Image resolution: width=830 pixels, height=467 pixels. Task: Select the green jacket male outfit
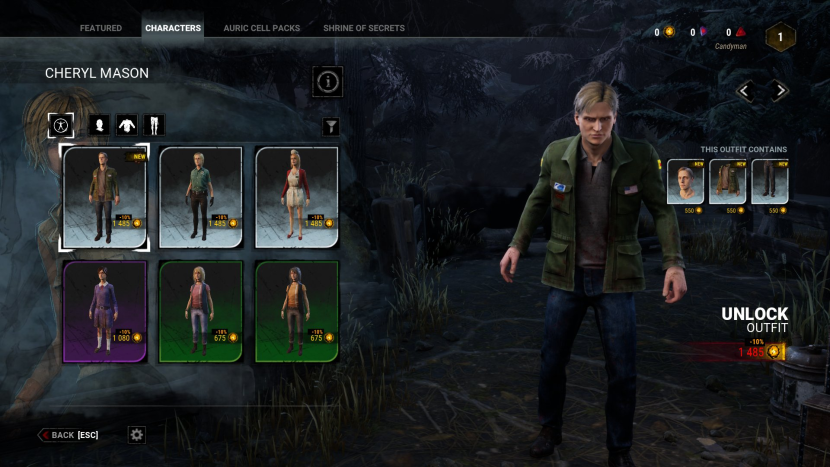(x=104, y=198)
